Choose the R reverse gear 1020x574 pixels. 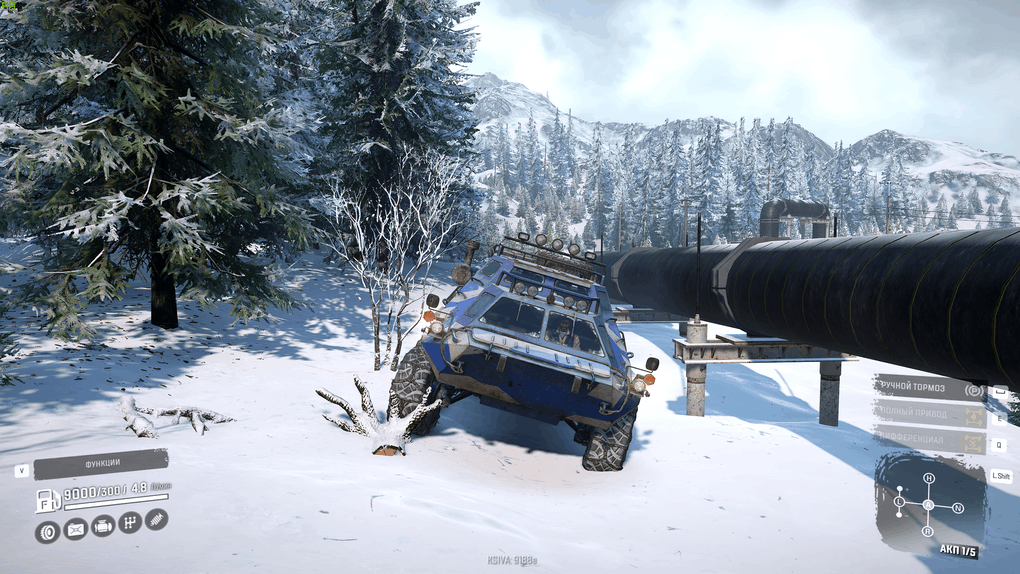click(x=929, y=532)
